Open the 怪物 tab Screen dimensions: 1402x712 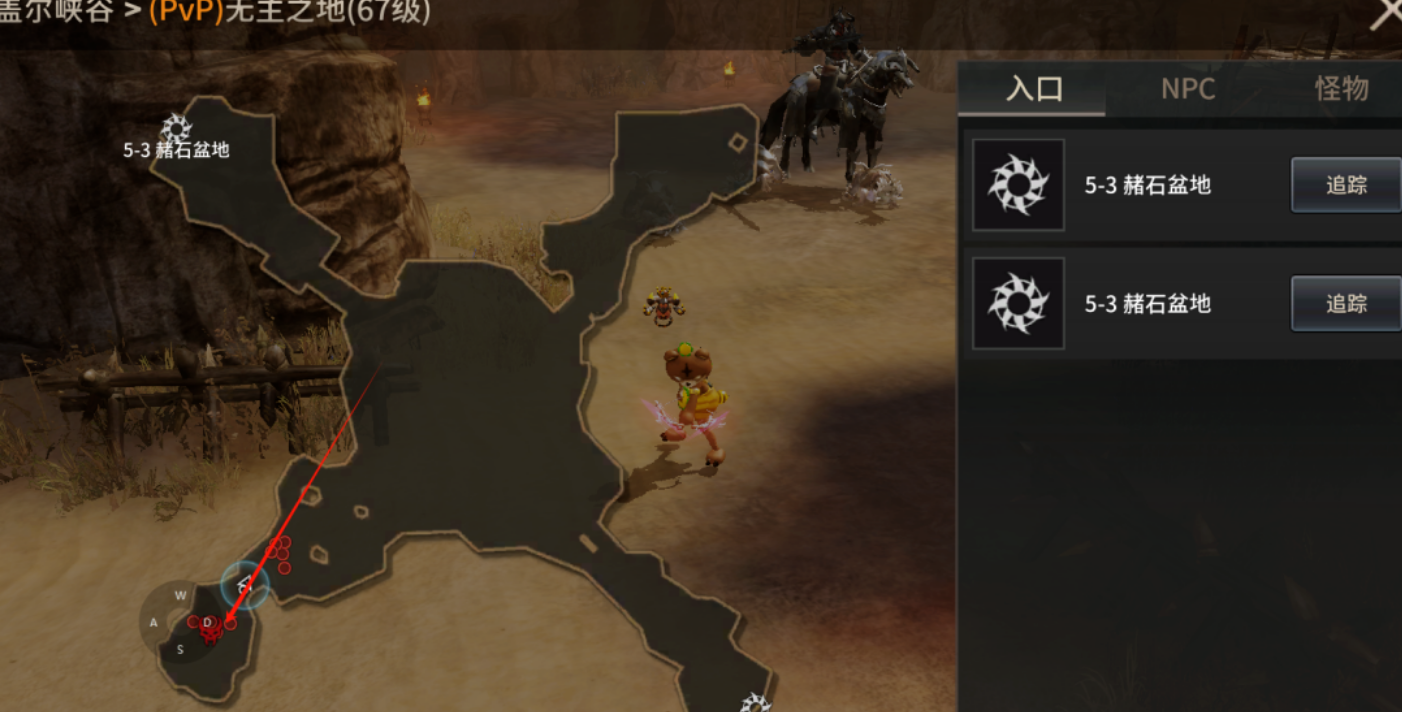click(x=1341, y=89)
